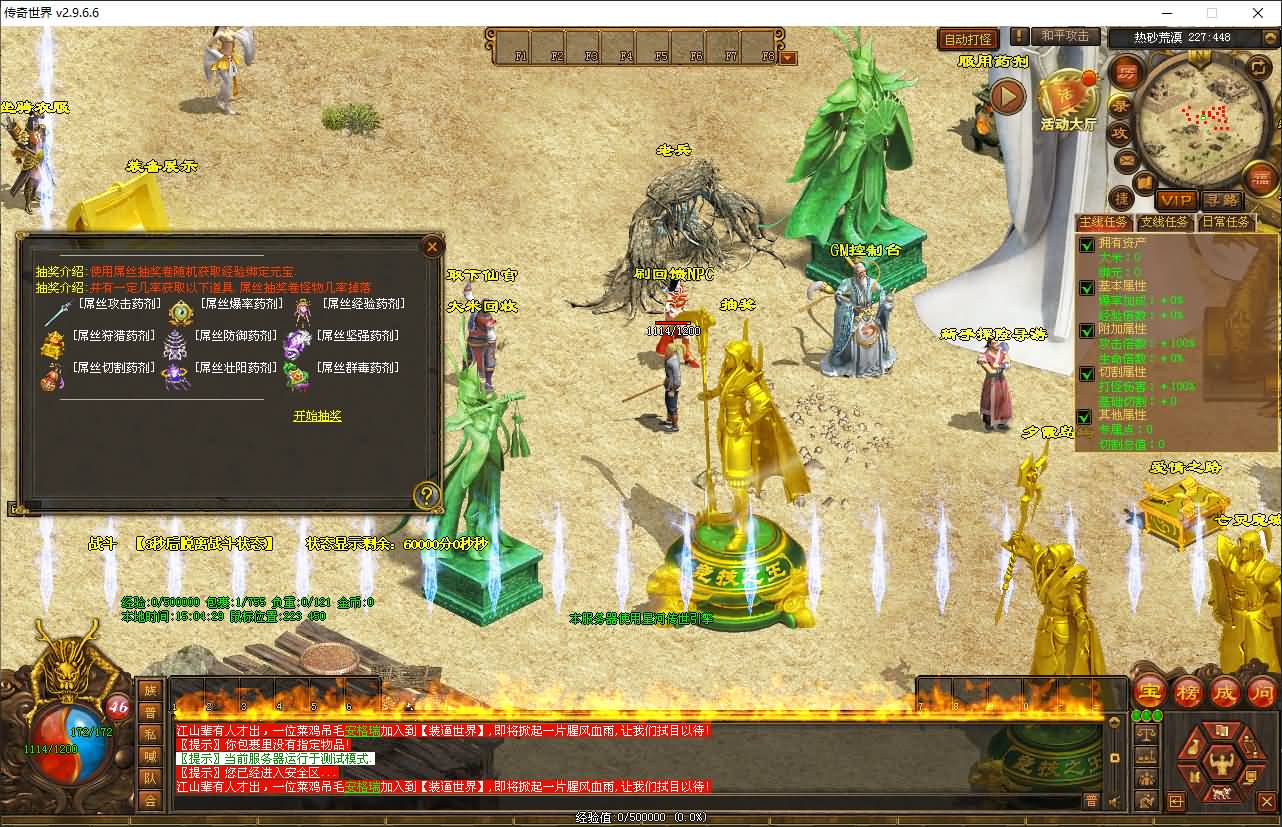Click the 开始抽奖 lottery link
The height and width of the screenshot is (827, 1282).
317,415
